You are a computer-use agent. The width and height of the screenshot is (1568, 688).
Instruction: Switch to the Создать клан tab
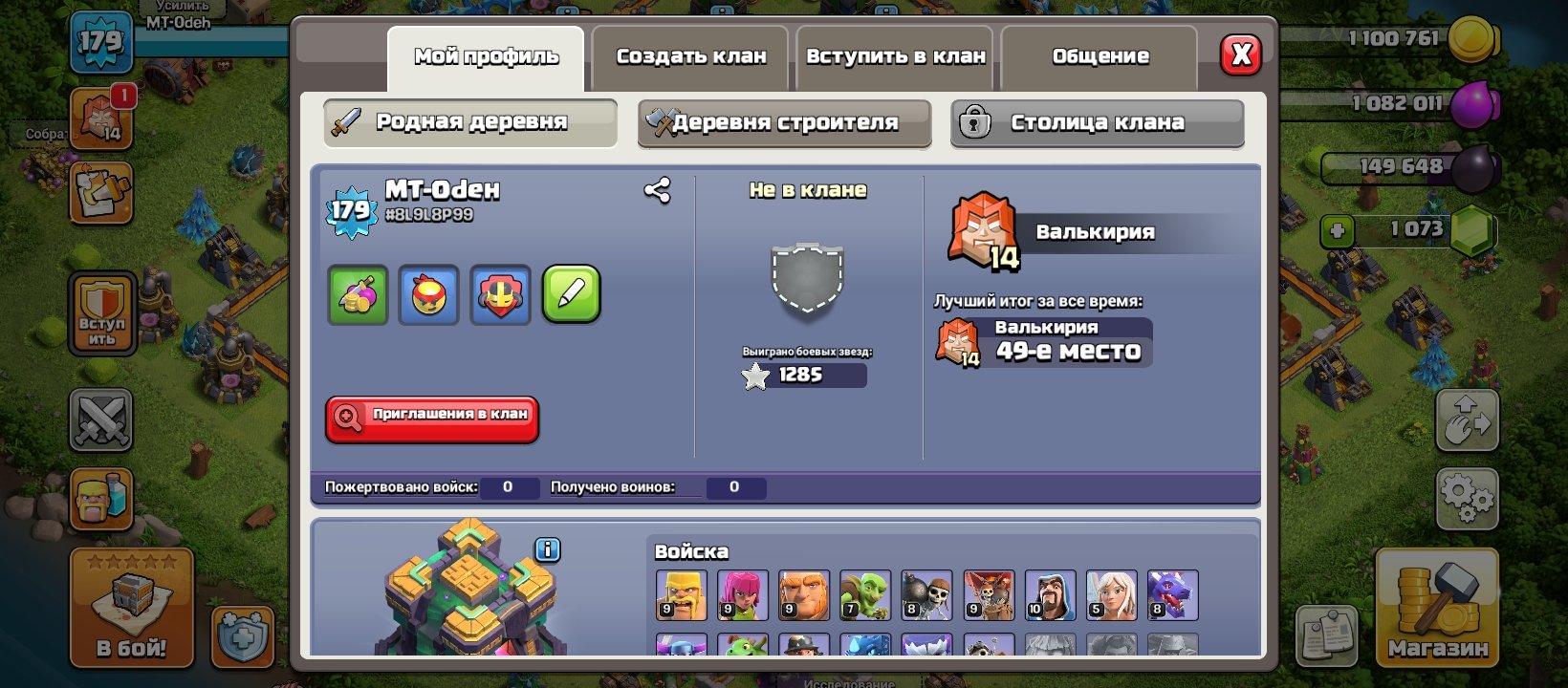(x=691, y=56)
